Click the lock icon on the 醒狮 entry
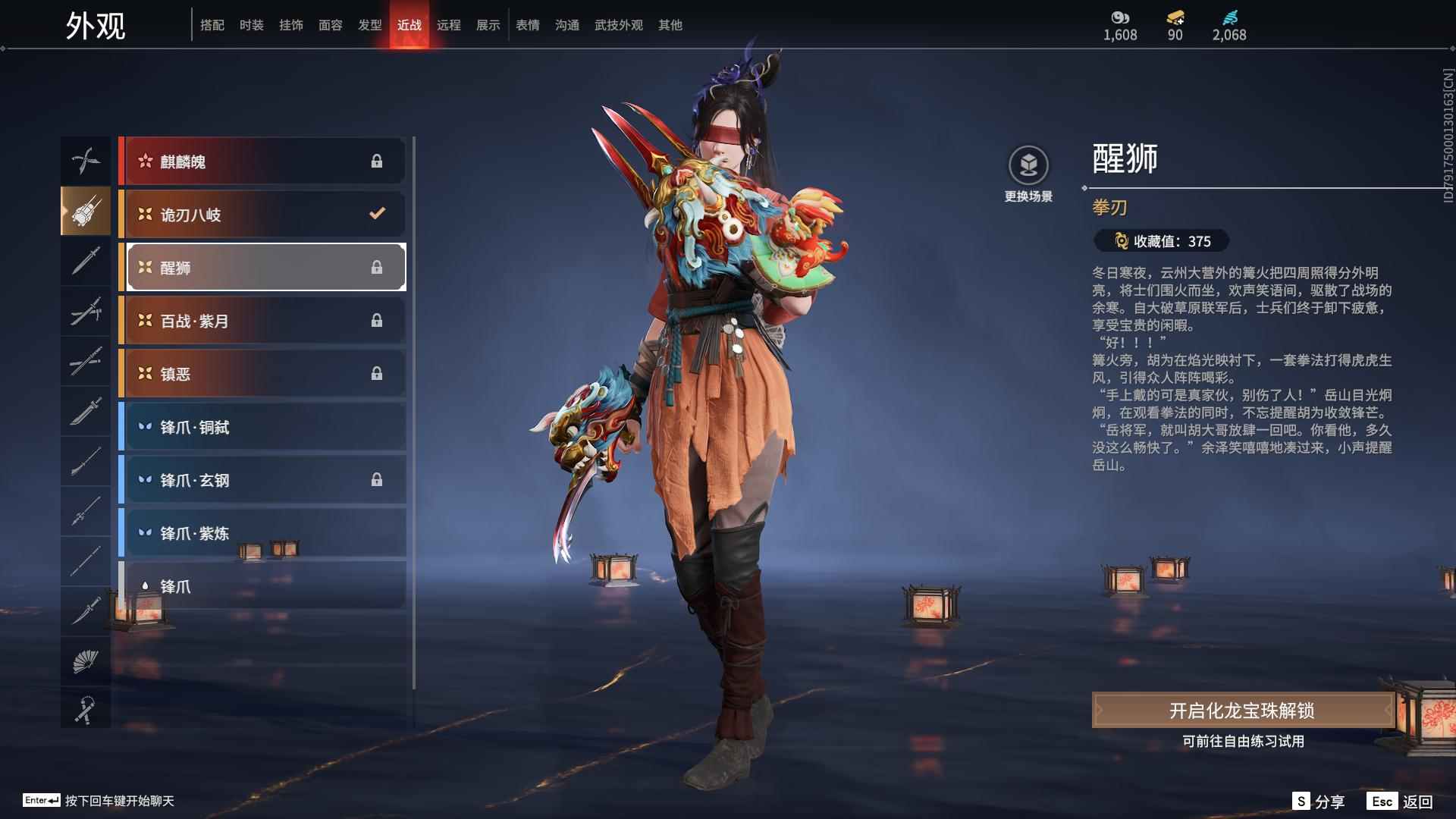Image resolution: width=1456 pixels, height=819 pixels. tap(377, 267)
